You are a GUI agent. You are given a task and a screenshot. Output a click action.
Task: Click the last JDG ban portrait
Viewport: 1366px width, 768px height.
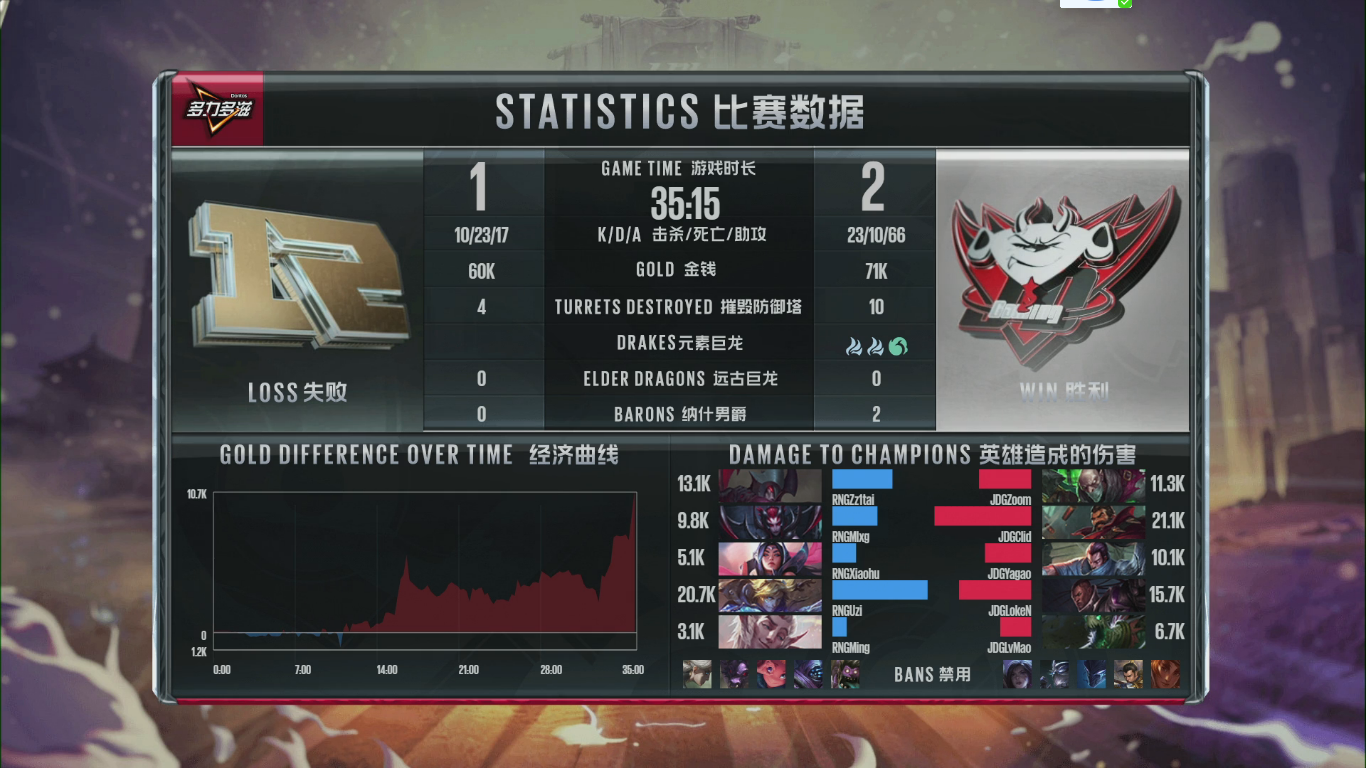(x=1166, y=674)
